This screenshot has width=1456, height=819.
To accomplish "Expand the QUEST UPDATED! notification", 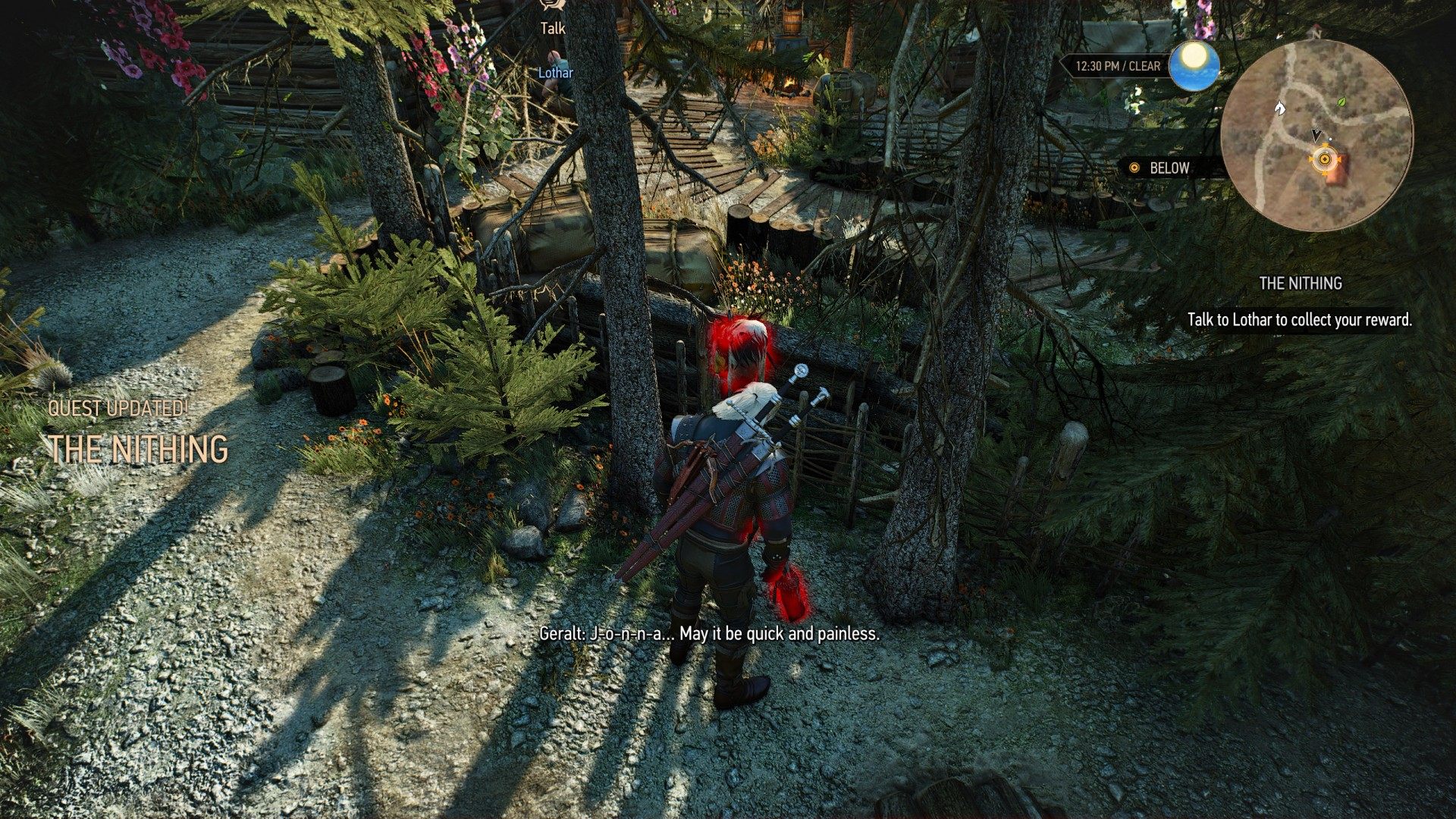I will coord(120,406).
